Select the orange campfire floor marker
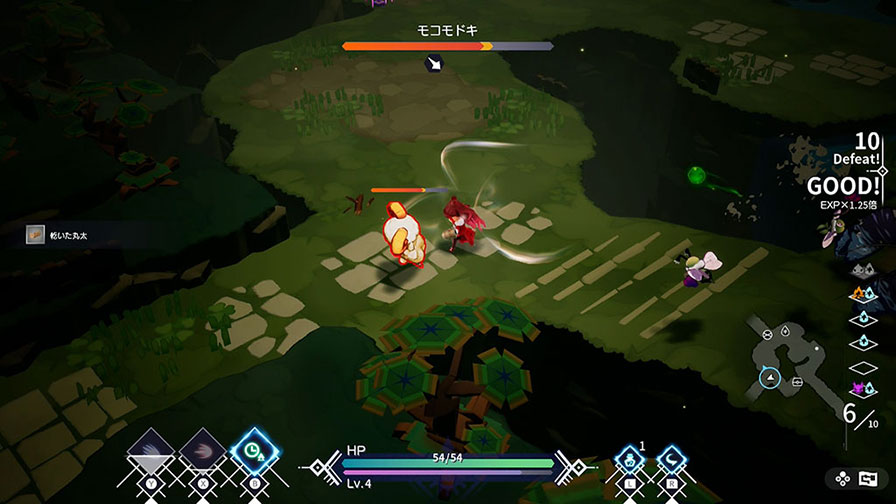Screen dimensions: 896x504 pos(856,294)
